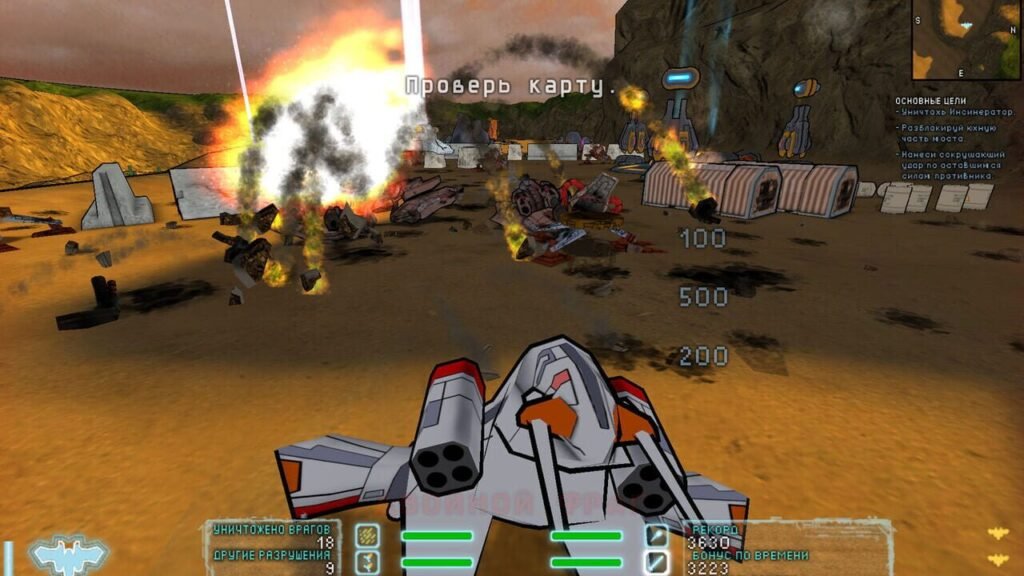Choose the laser beam weapon icon

coord(656,562)
